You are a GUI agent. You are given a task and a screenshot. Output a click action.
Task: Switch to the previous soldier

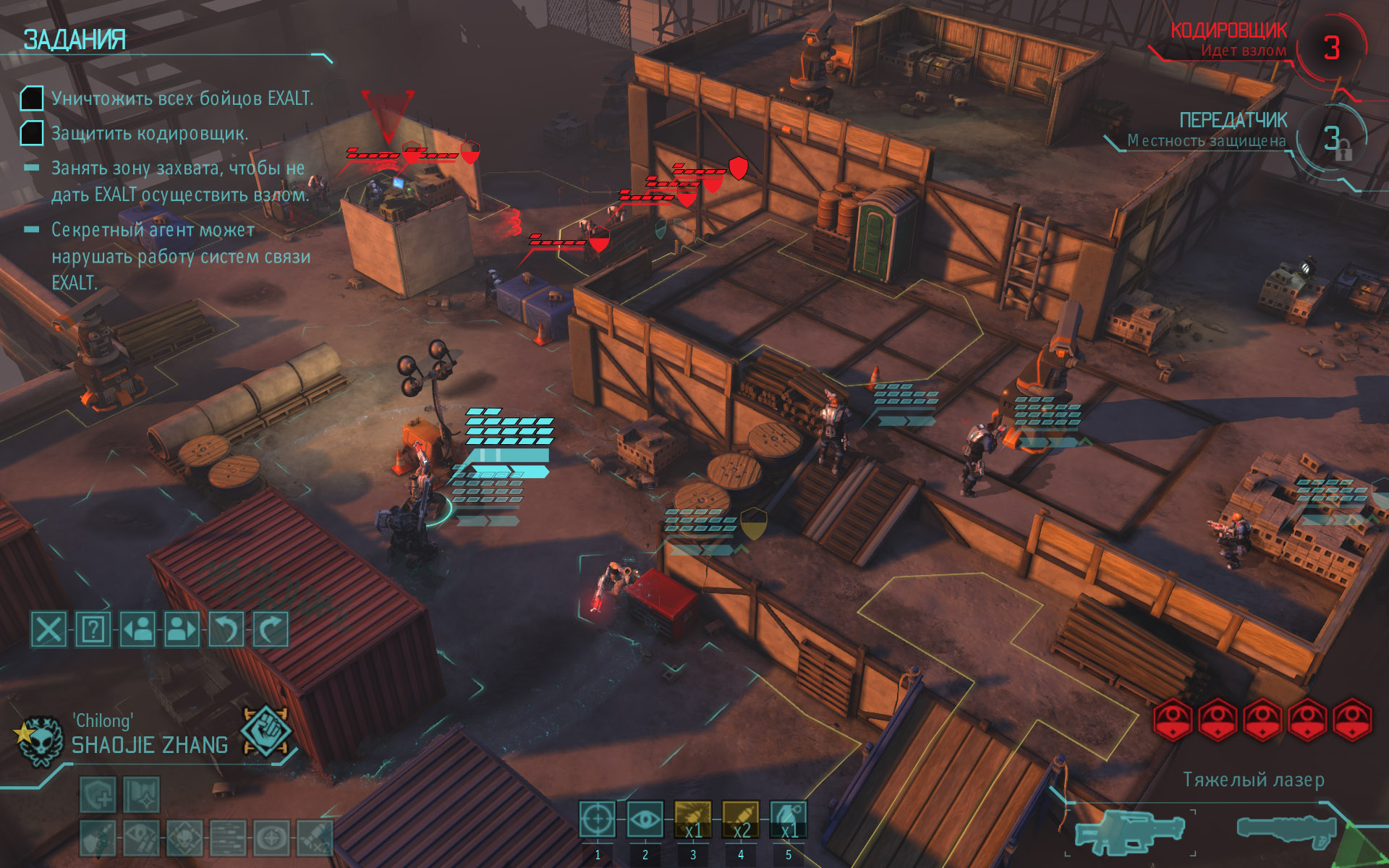tap(138, 629)
